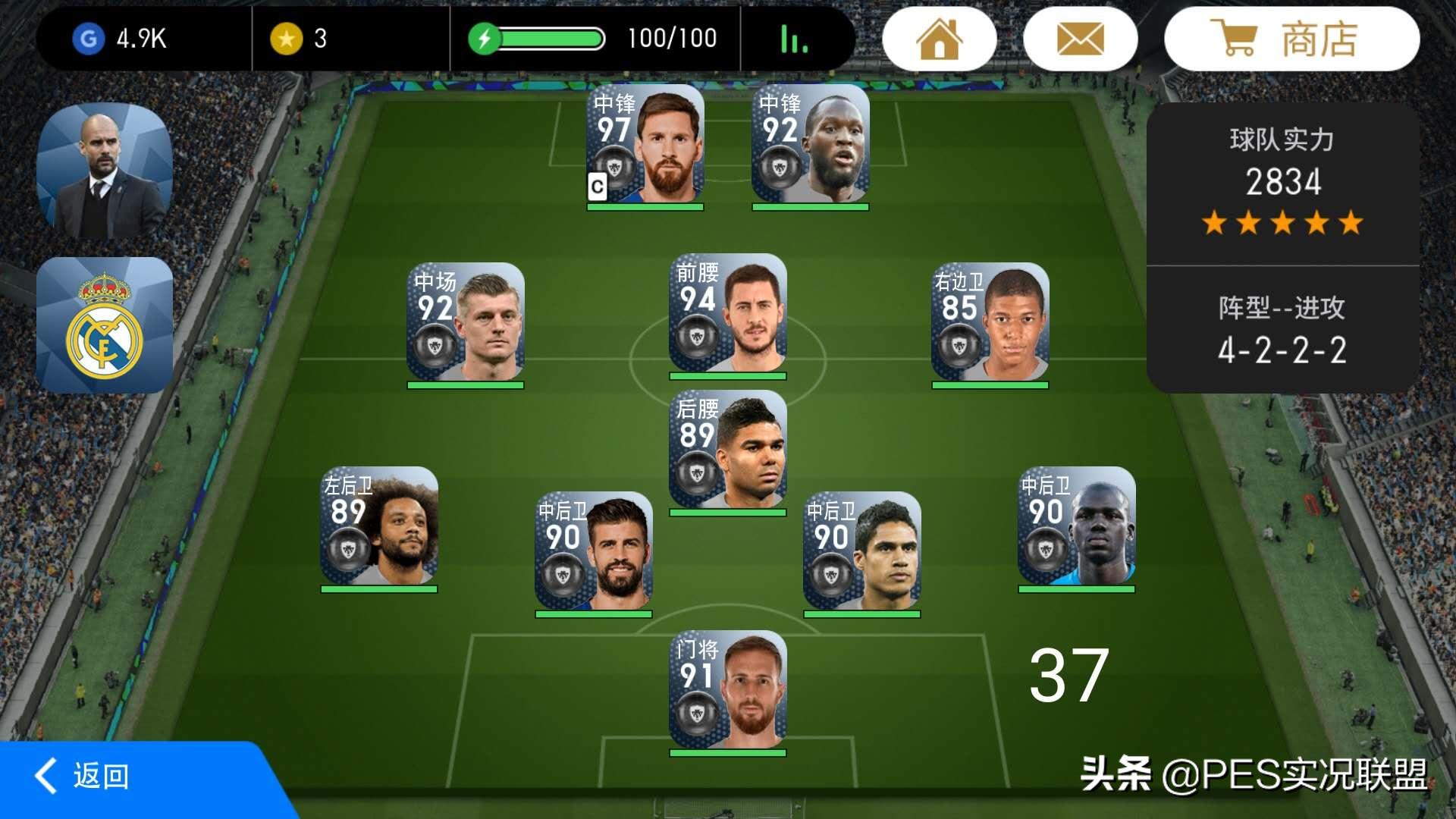Image resolution: width=1456 pixels, height=819 pixels.
Task: Pick the 94-rated 前腰 attacking midfielder
Action: (x=727, y=314)
